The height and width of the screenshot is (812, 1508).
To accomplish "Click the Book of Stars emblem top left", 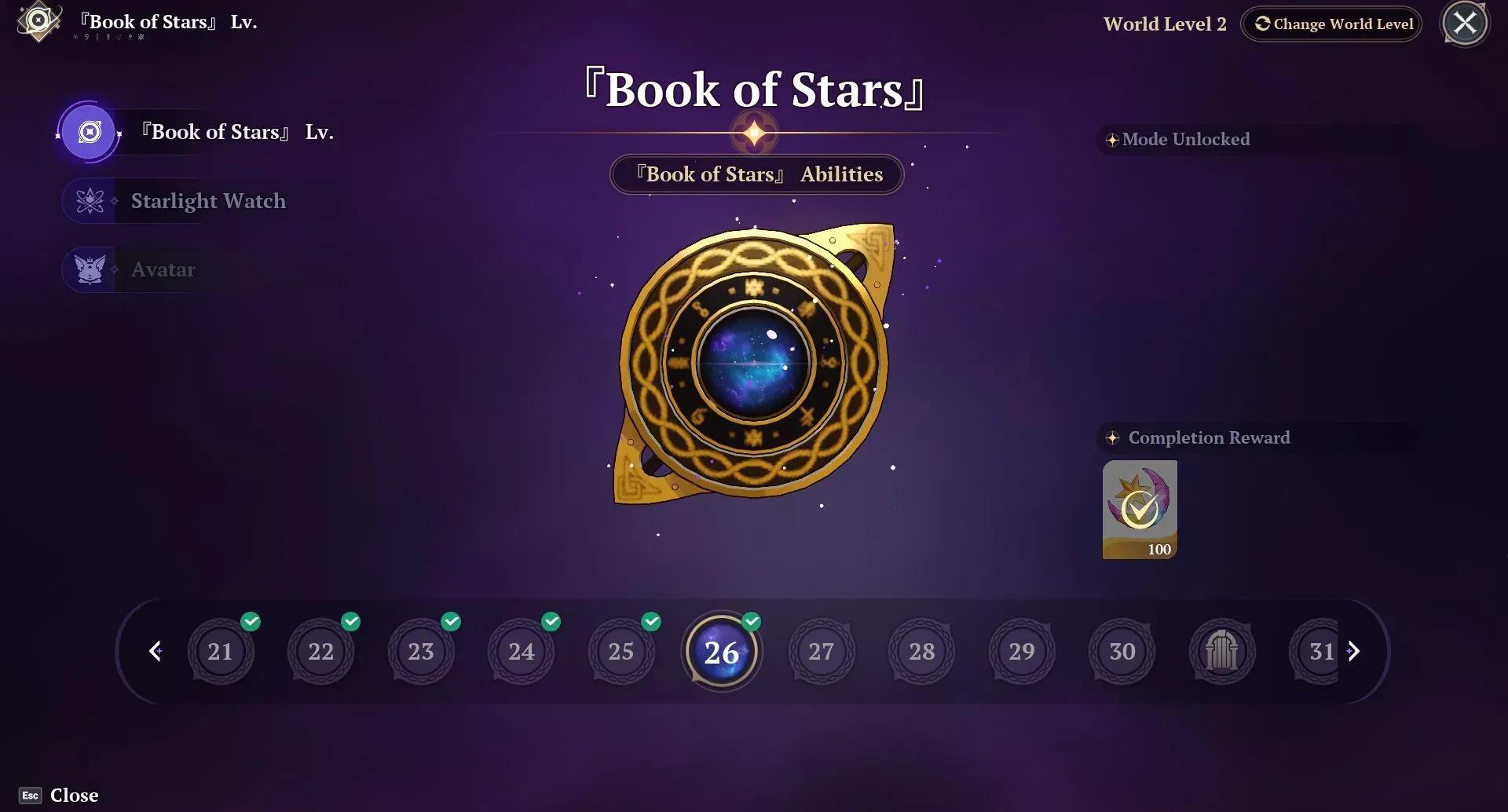I will [37, 22].
